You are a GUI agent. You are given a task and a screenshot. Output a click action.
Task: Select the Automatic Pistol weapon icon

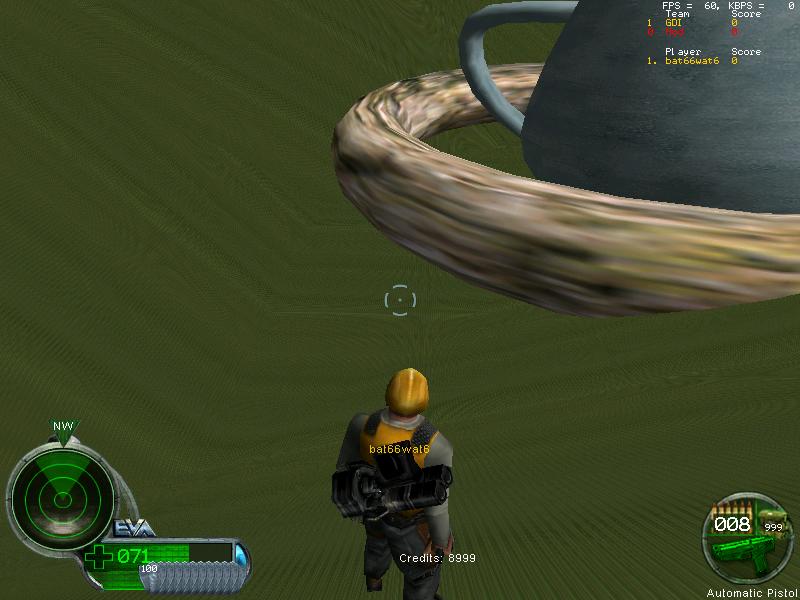tap(741, 549)
